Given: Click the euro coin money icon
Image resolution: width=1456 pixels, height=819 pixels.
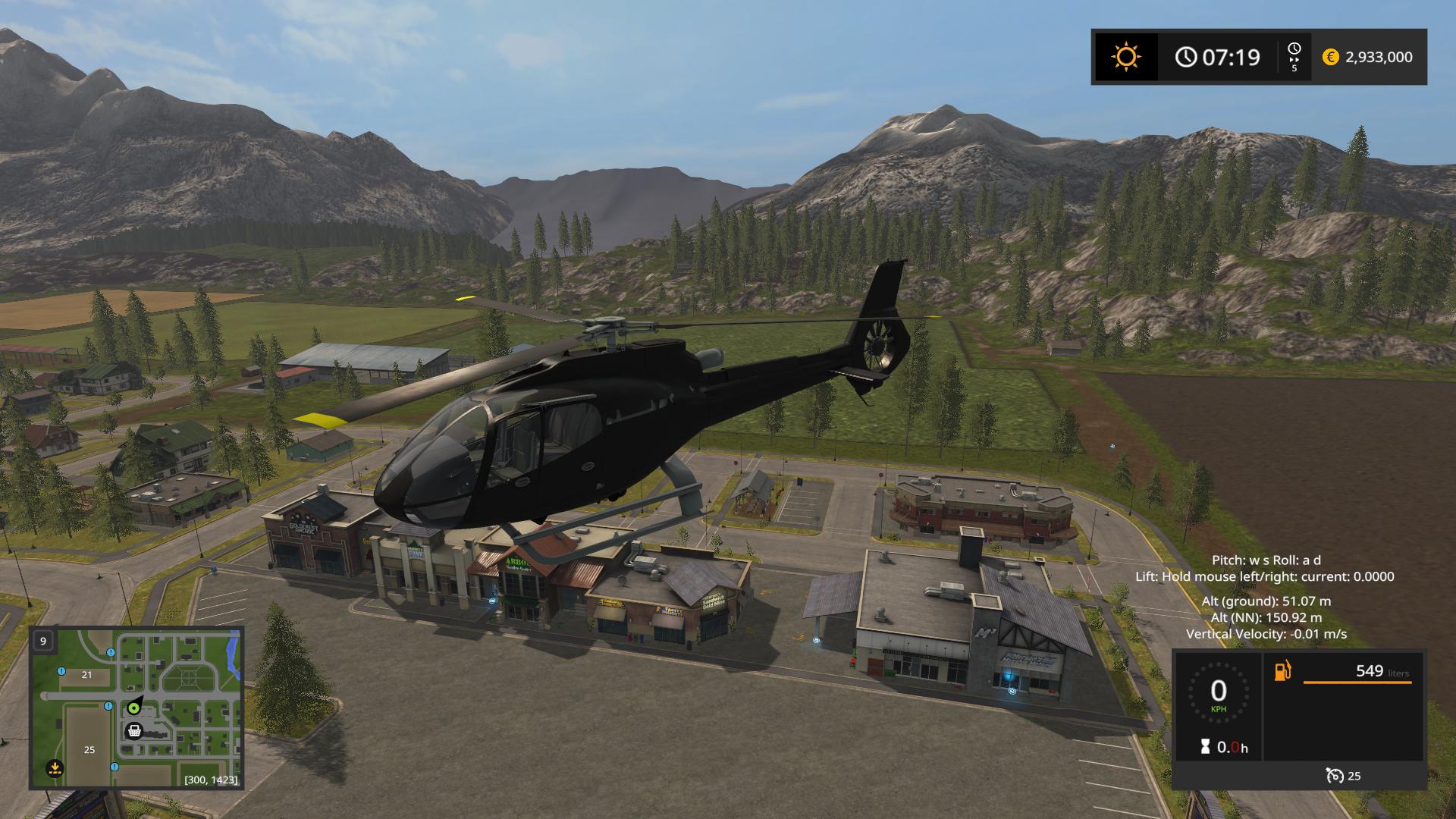Looking at the screenshot, I should coord(1330,57).
